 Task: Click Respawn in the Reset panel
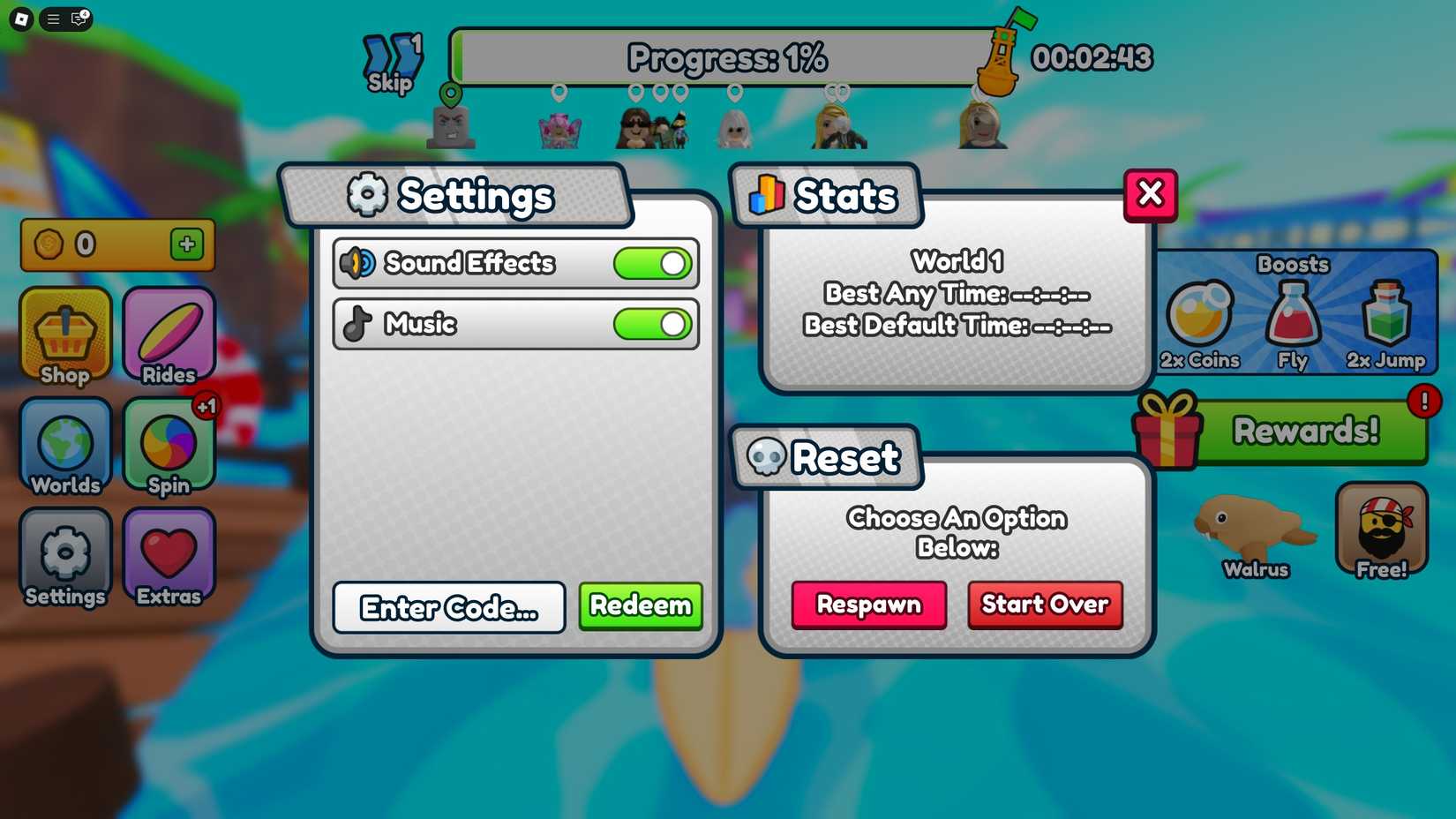click(867, 605)
